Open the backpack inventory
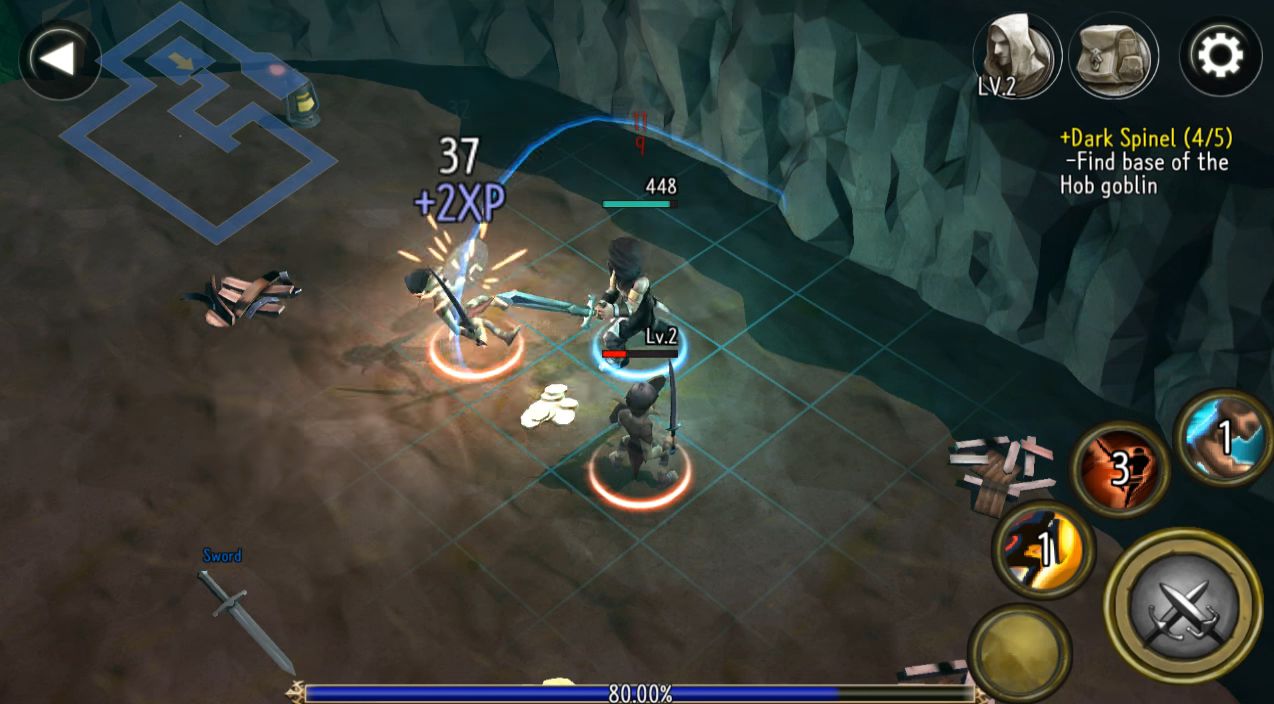This screenshot has width=1274, height=704. point(1113,56)
